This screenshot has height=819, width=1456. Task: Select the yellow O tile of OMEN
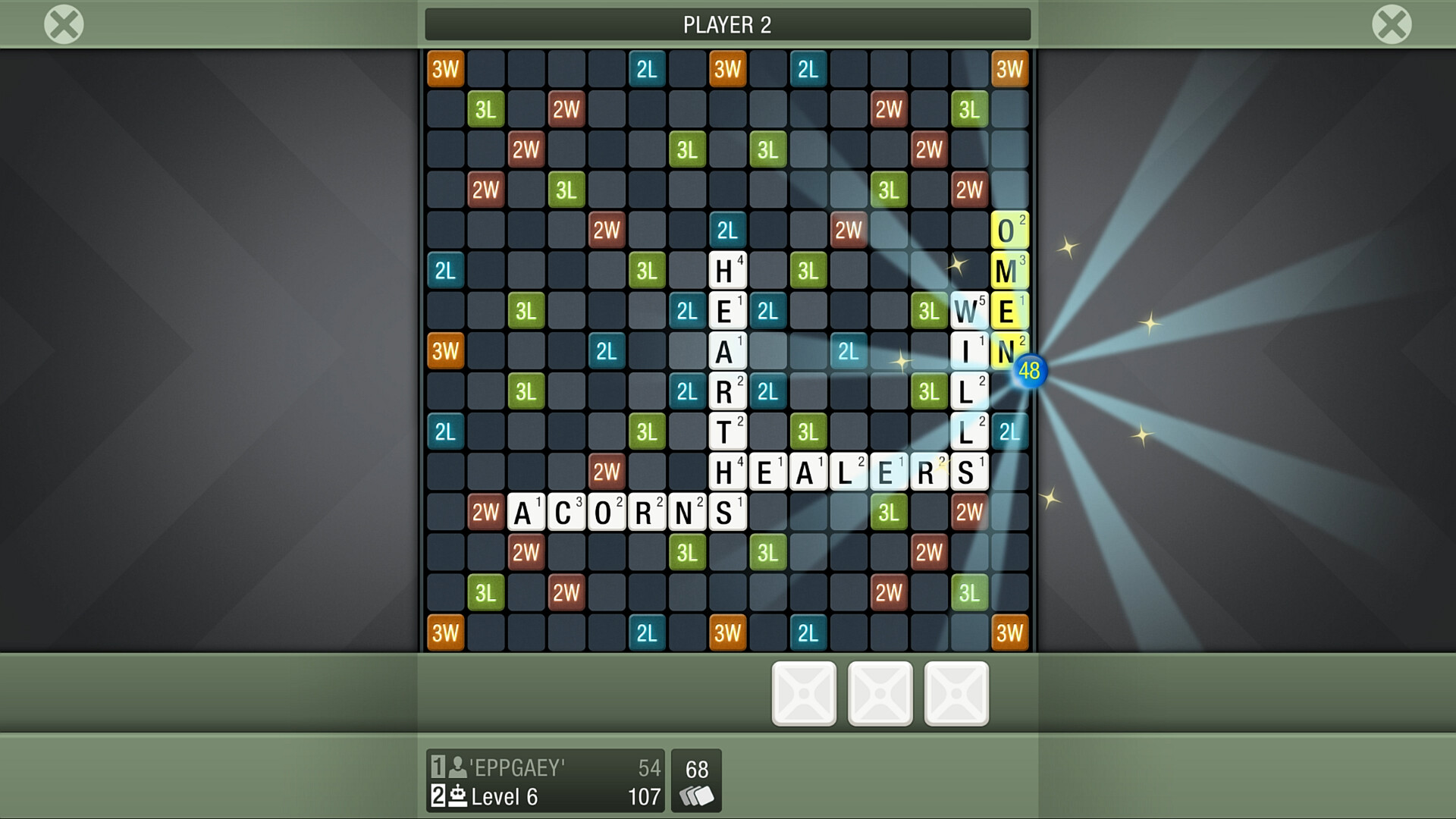1009,229
